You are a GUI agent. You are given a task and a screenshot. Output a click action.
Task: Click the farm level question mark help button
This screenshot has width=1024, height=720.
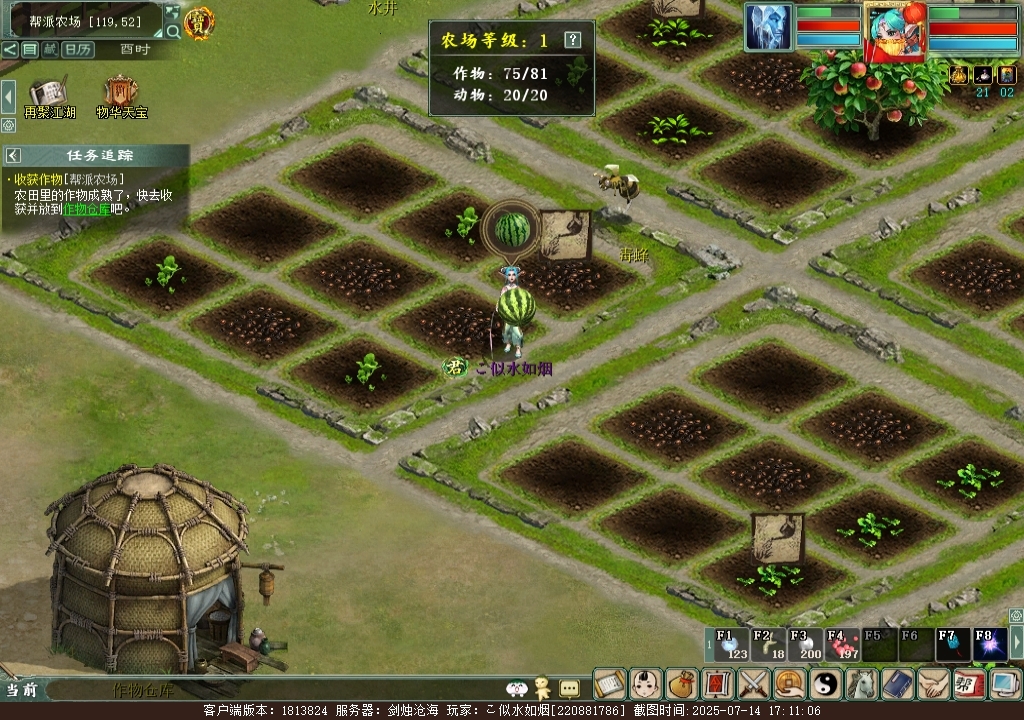[572, 40]
